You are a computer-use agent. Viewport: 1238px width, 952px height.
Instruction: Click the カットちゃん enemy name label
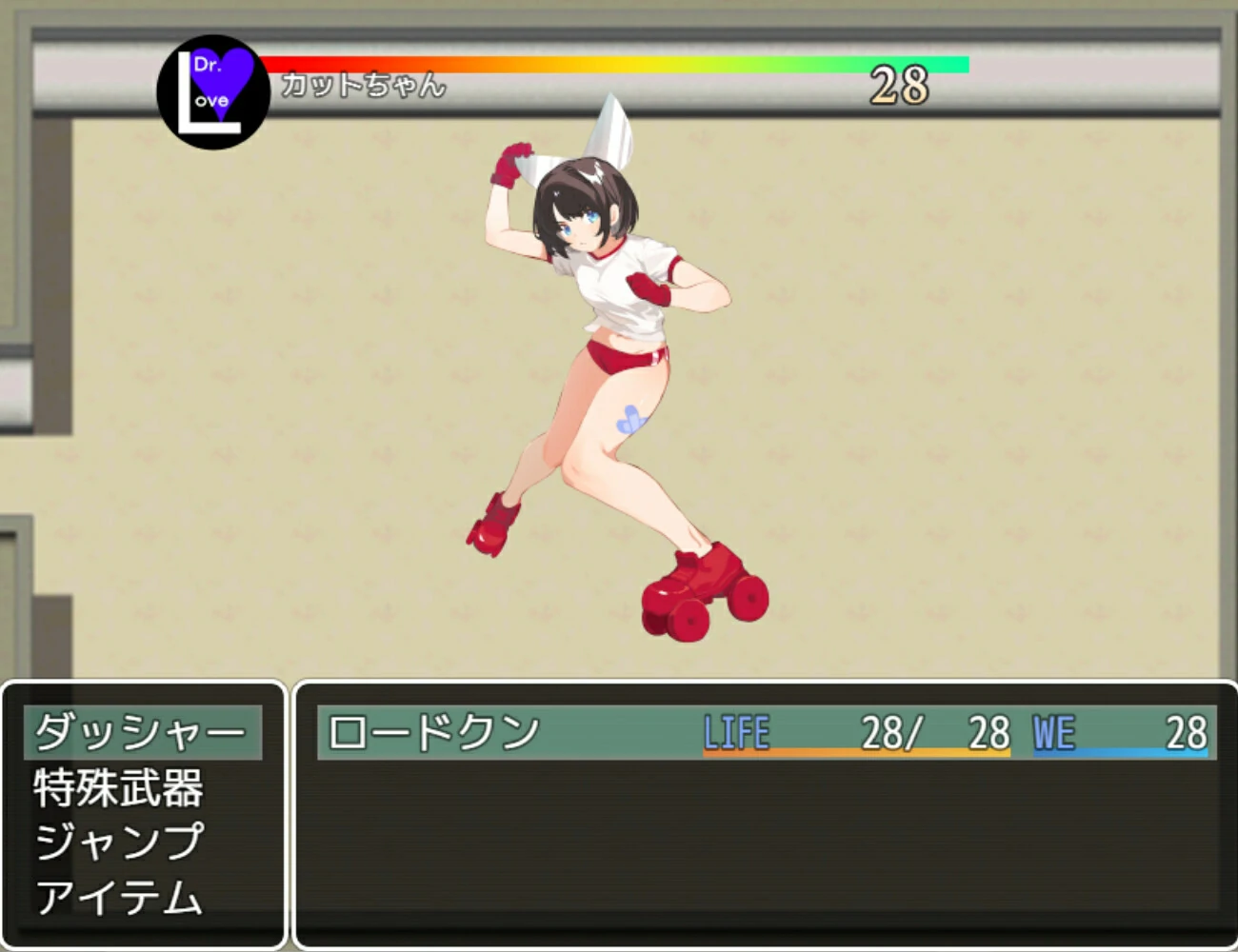point(362,87)
